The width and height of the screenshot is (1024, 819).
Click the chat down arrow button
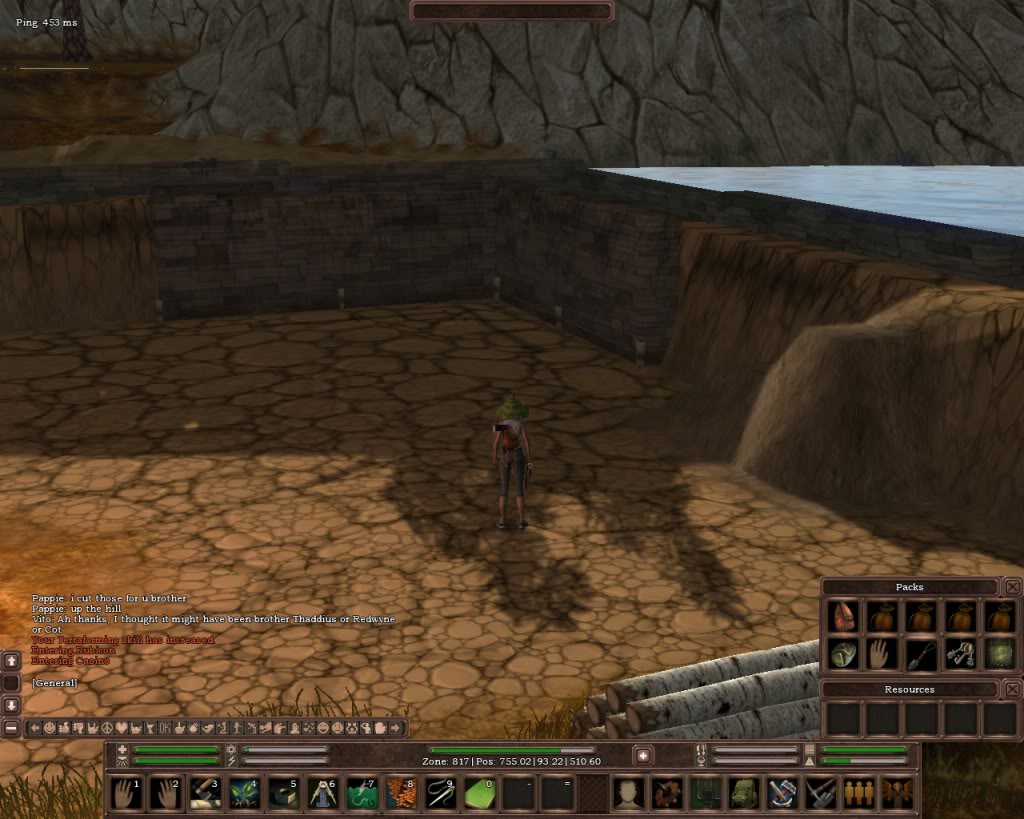[x=11, y=705]
